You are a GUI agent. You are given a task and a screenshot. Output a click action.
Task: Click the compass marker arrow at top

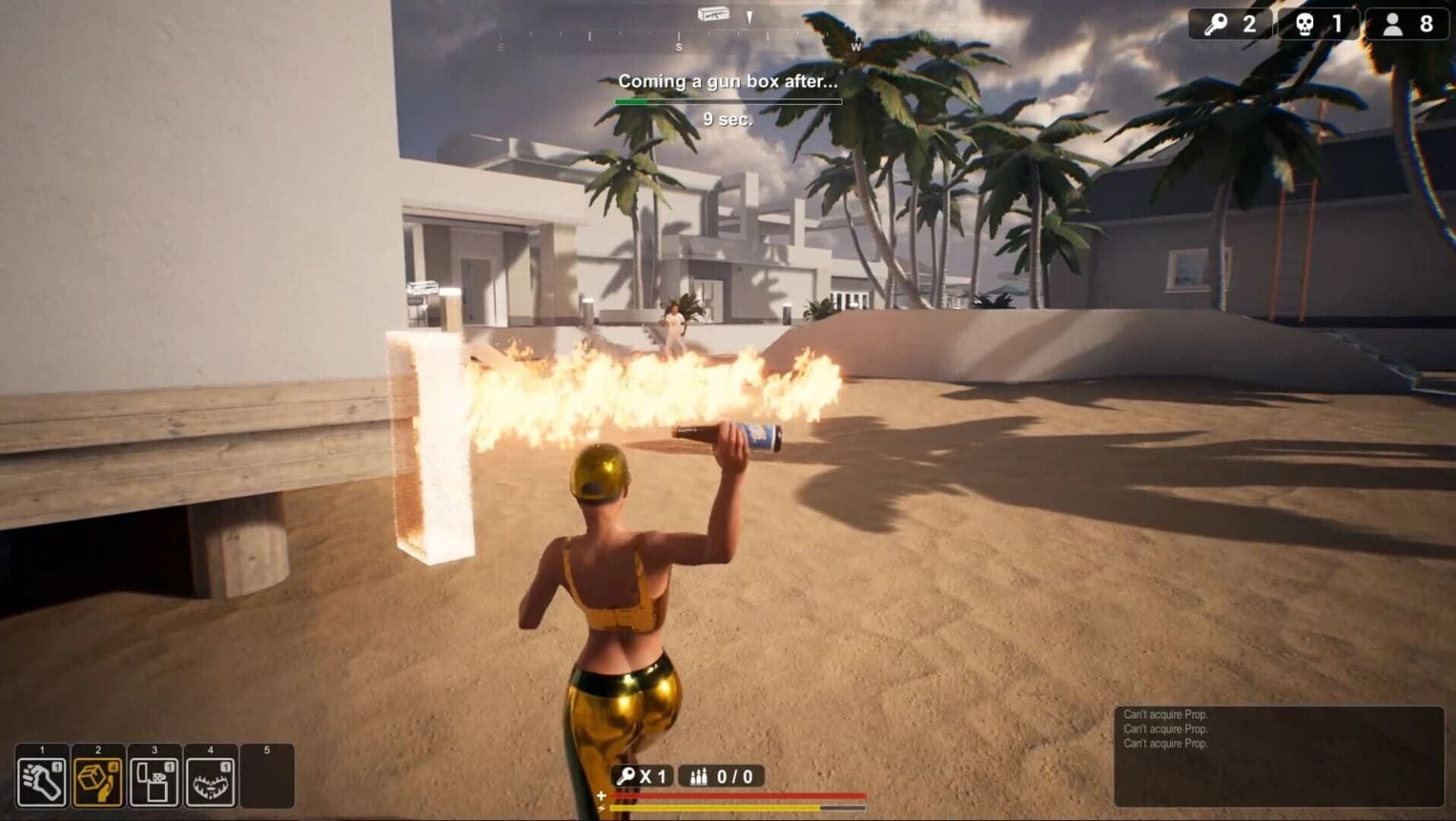[x=748, y=15]
